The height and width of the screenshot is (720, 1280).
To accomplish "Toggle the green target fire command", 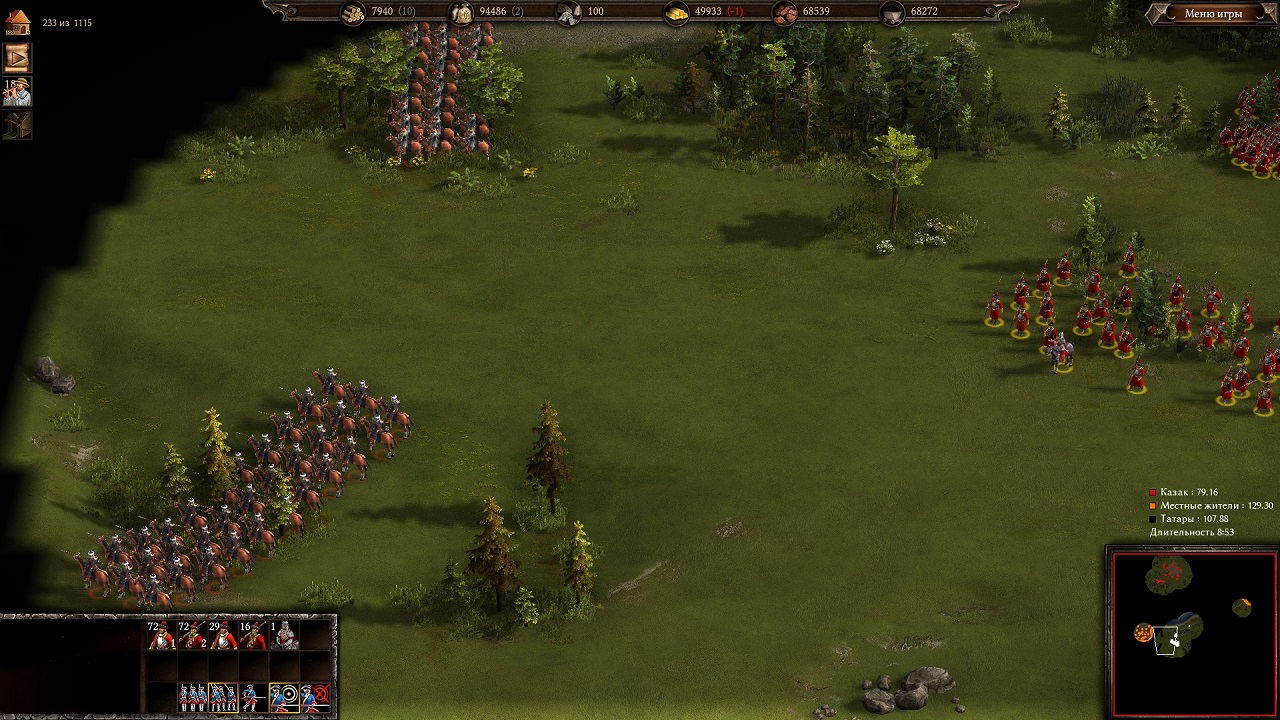I will click(x=285, y=697).
